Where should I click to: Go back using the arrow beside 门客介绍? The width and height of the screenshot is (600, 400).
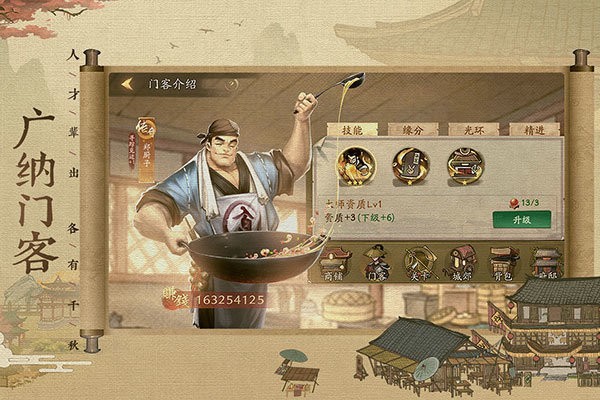click(x=128, y=85)
